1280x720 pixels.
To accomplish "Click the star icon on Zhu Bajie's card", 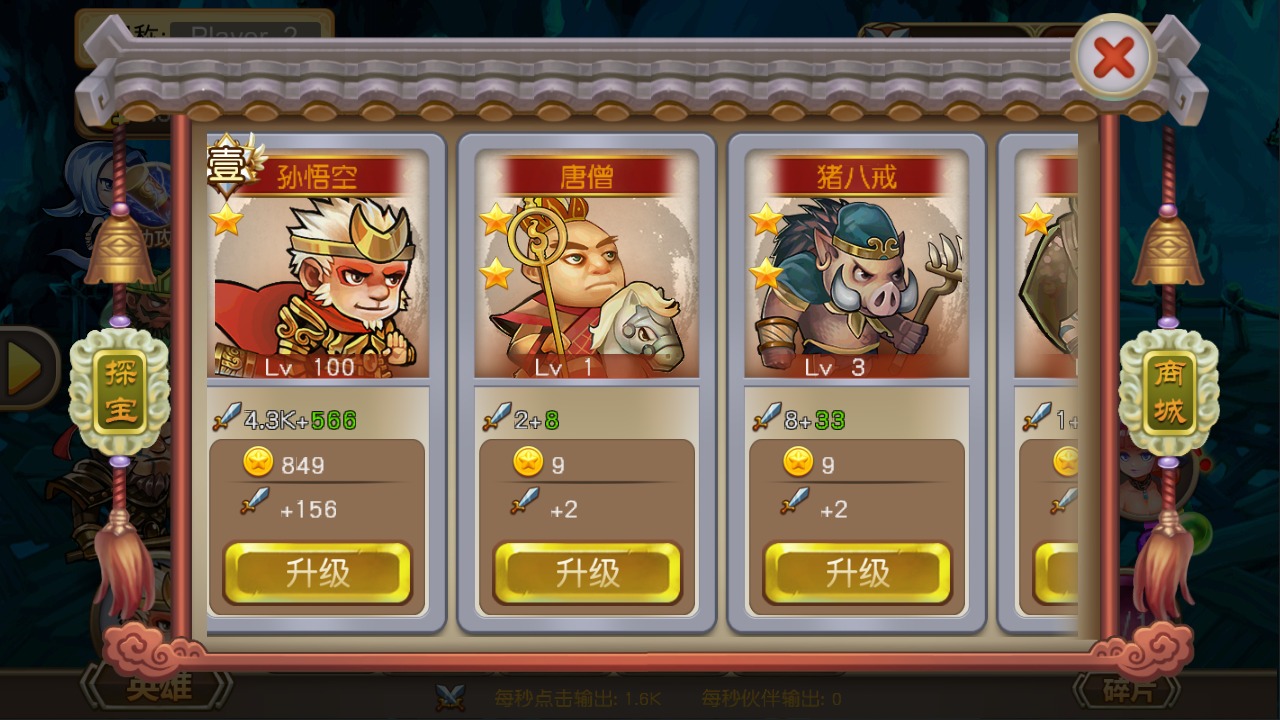I will click(763, 218).
